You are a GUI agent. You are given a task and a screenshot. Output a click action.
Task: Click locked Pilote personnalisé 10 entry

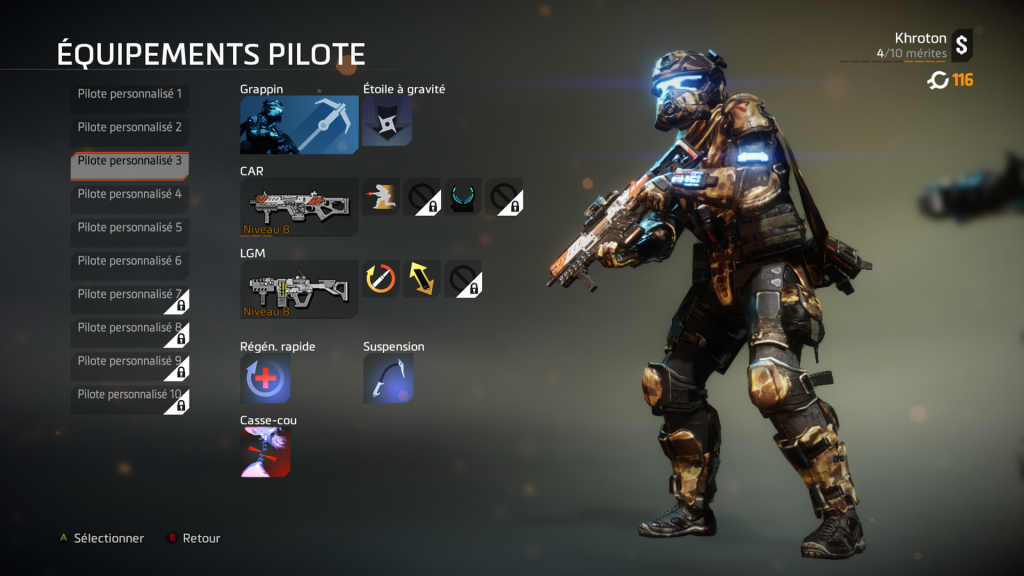[129, 395]
